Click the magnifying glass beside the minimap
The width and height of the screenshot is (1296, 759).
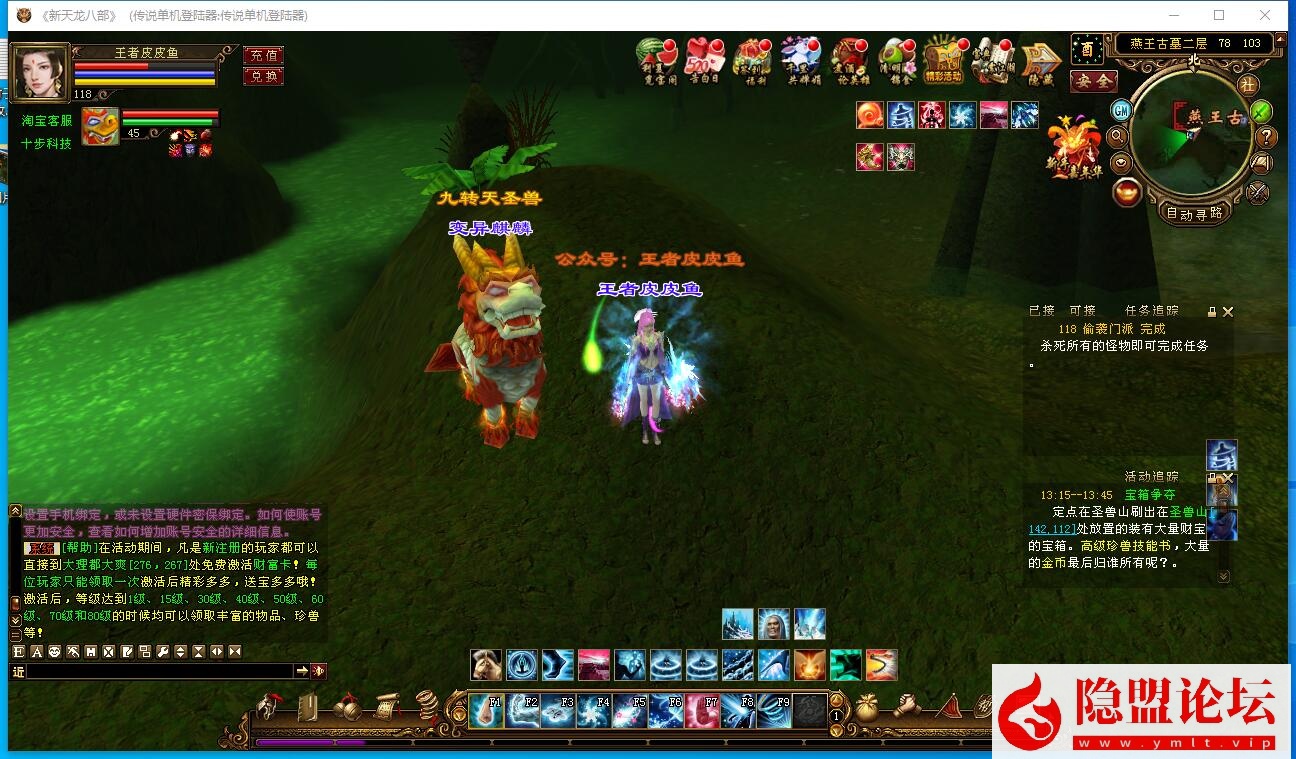1118,136
